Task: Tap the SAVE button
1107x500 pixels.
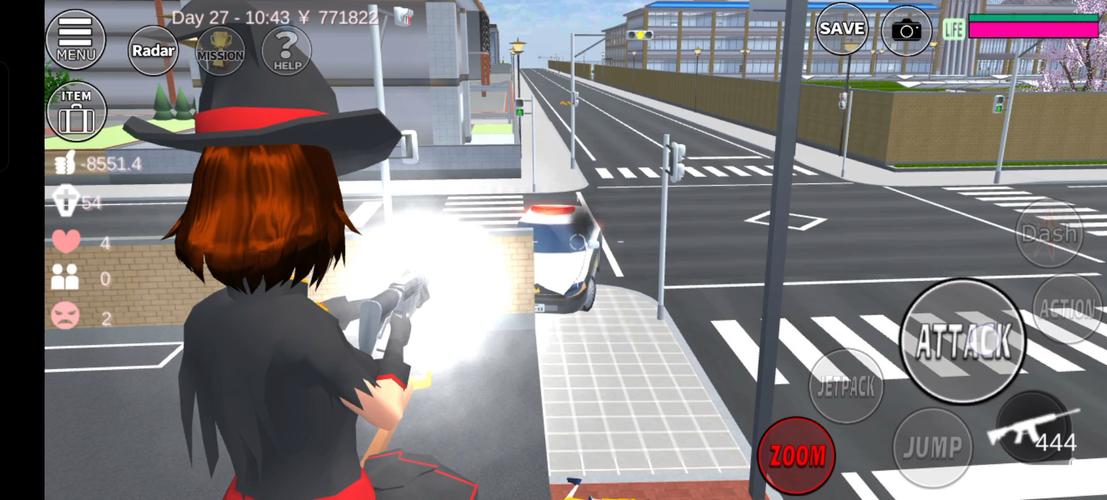Action: coord(842,29)
